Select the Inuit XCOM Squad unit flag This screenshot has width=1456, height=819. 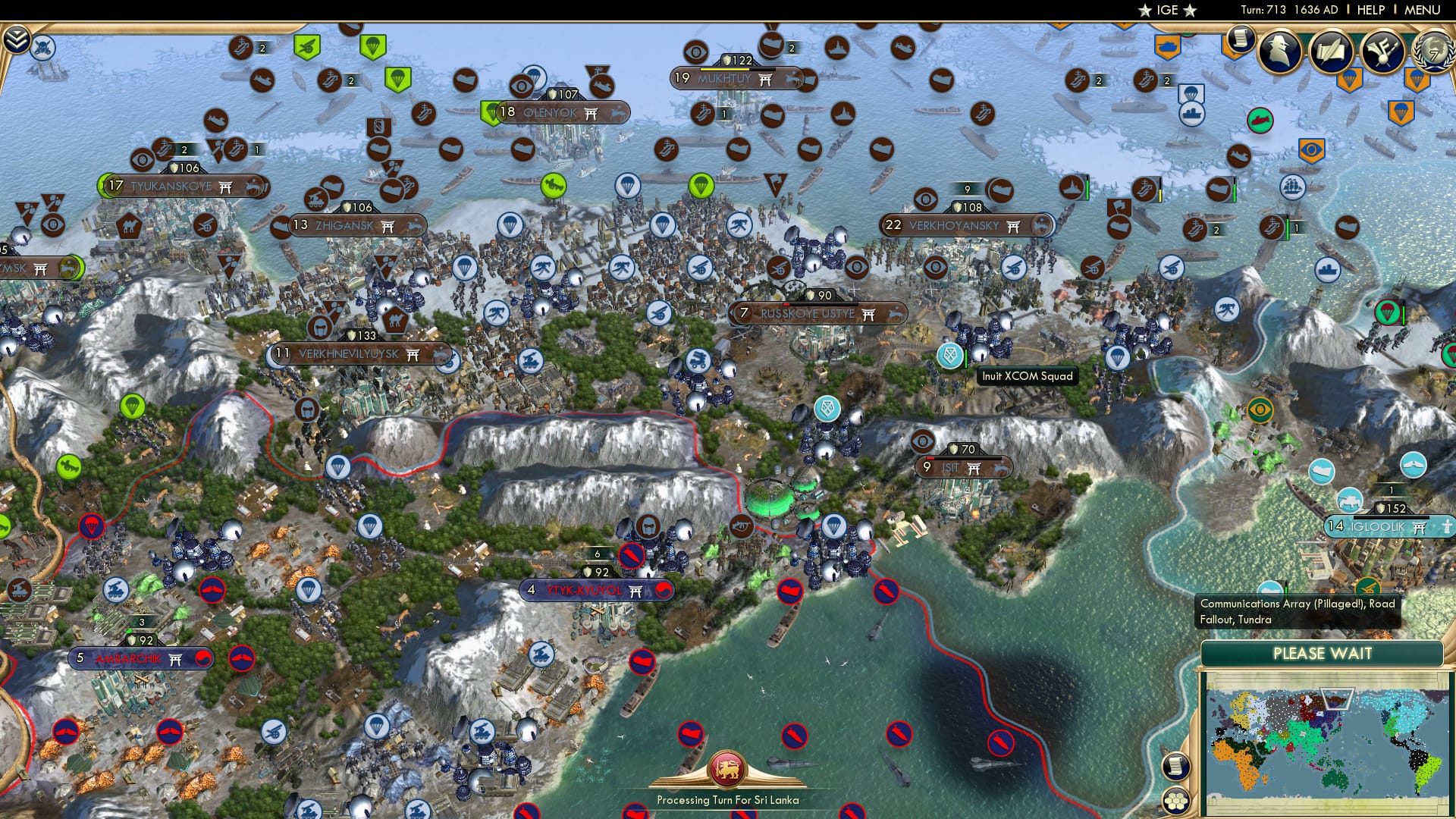(x=950, y=354)
